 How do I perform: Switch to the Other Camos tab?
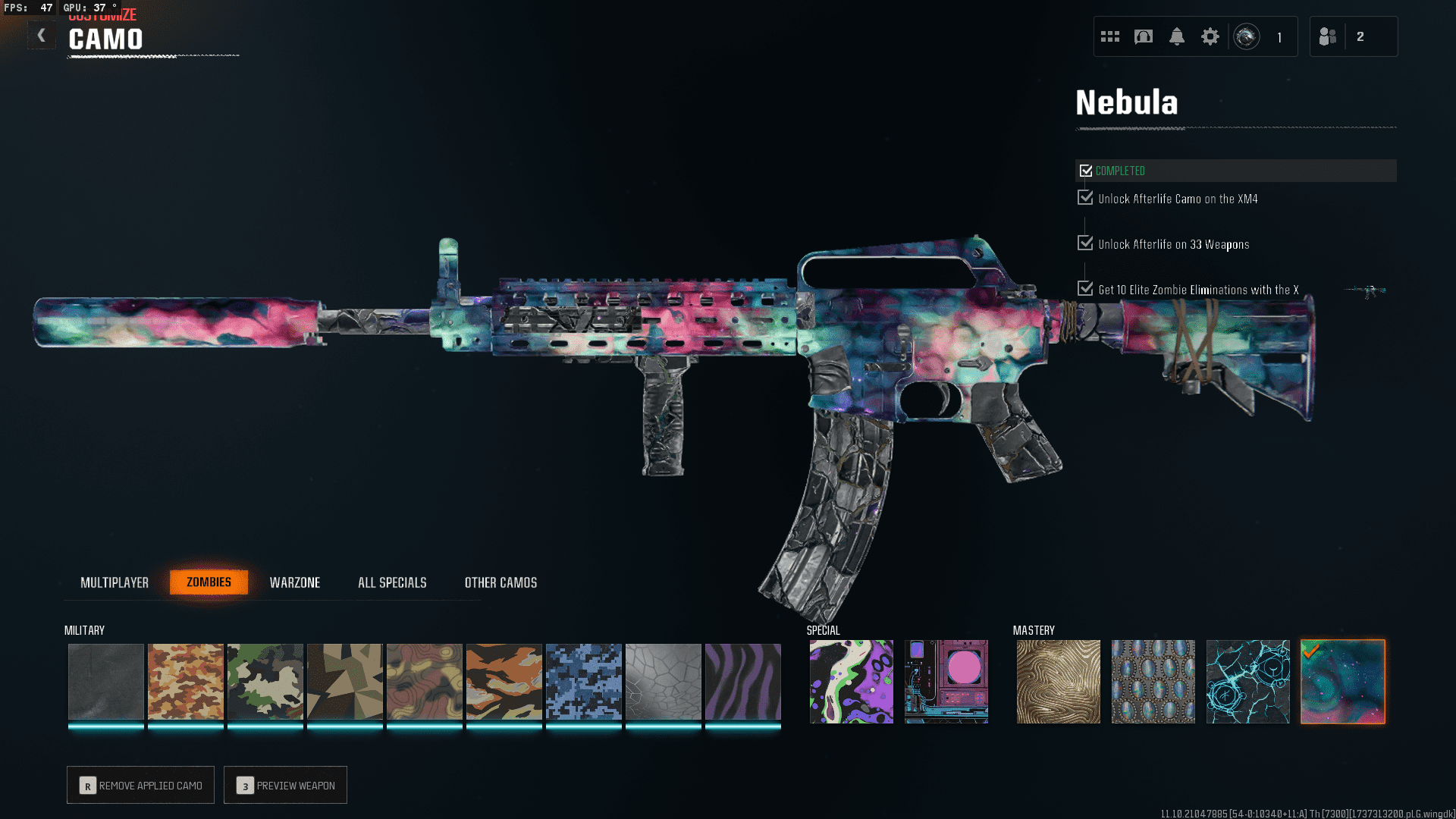pyautogui.click(x=500, y=582)
